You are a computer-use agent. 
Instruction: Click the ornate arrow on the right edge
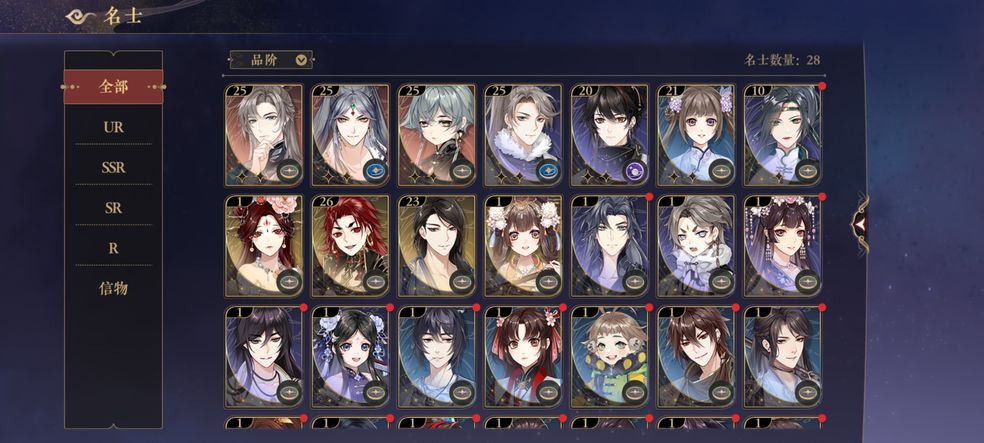(858, 222)
